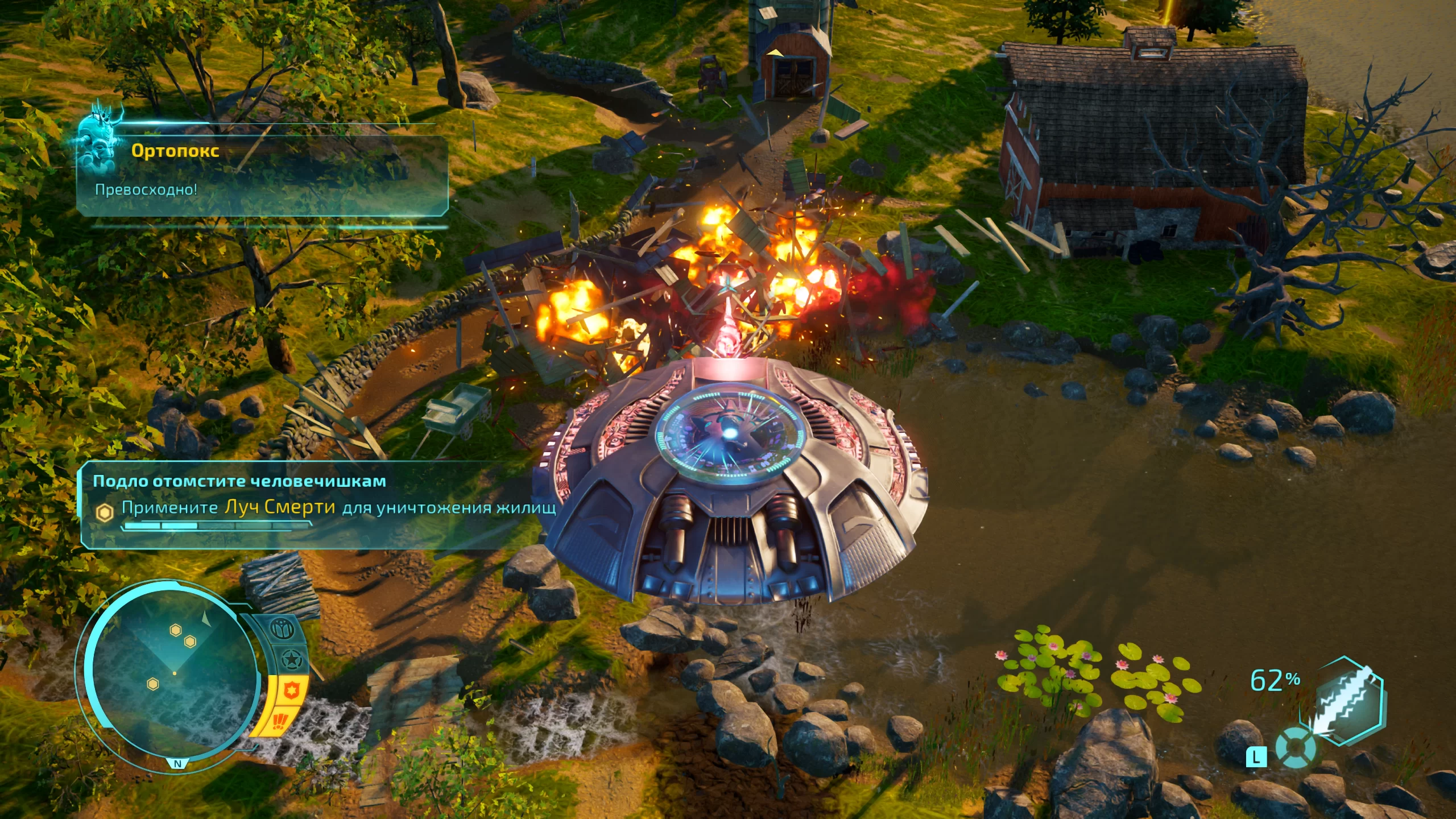Click the circular crosshair ability icon
1456x819 pixels.
pos(1295,747)
